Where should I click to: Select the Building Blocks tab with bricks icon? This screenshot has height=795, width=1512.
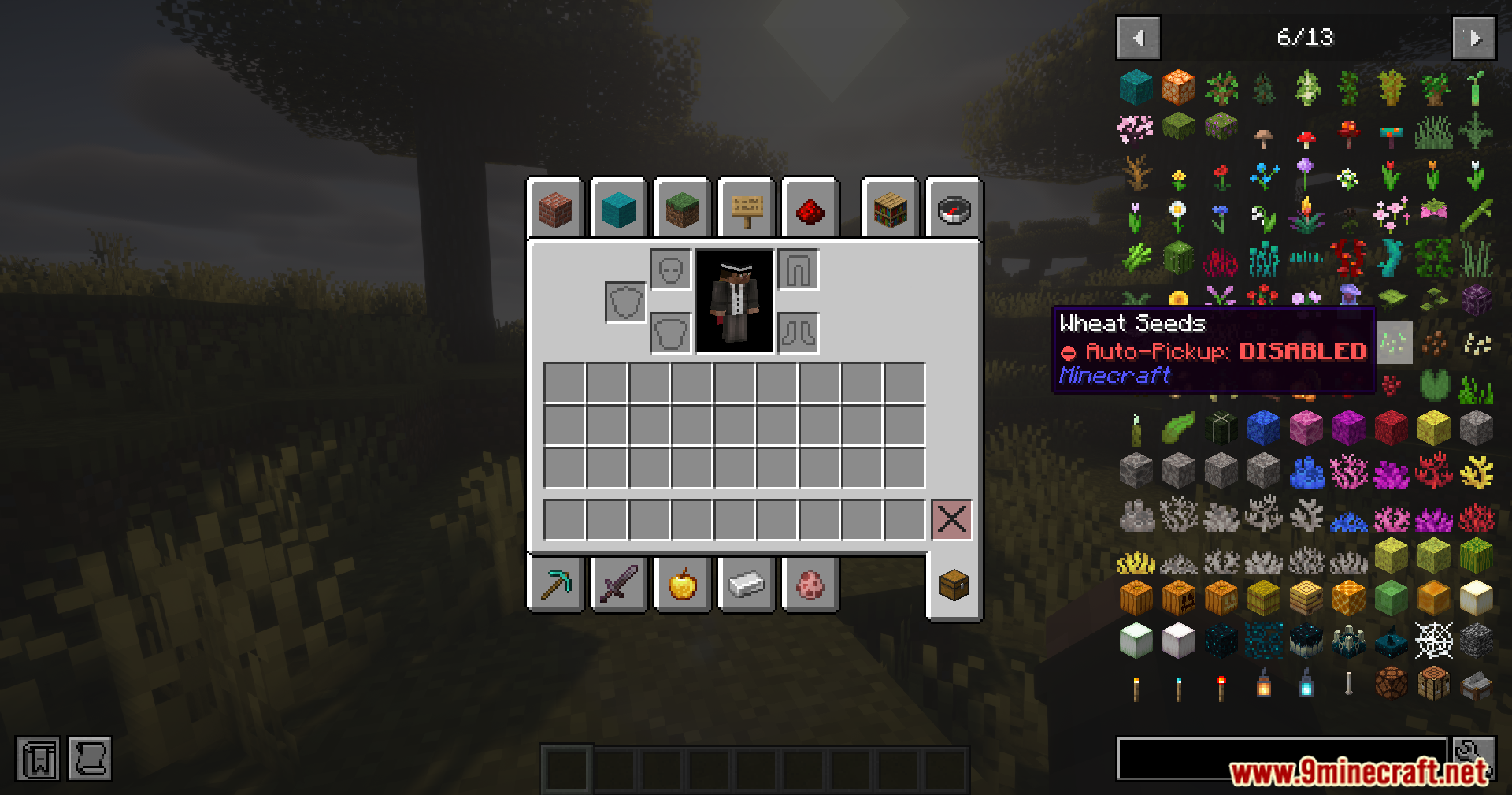556,208
